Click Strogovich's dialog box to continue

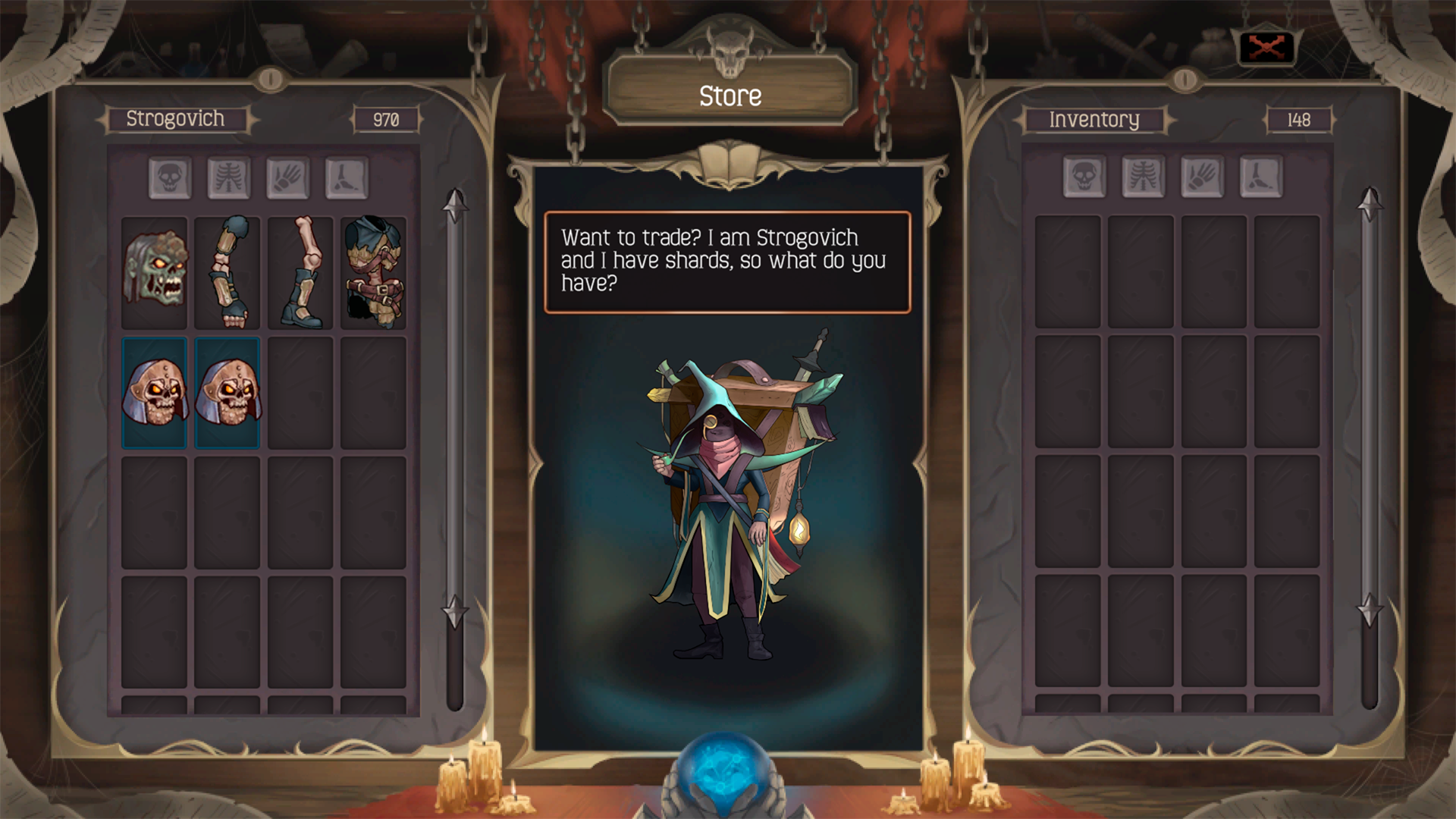point(726,262)
